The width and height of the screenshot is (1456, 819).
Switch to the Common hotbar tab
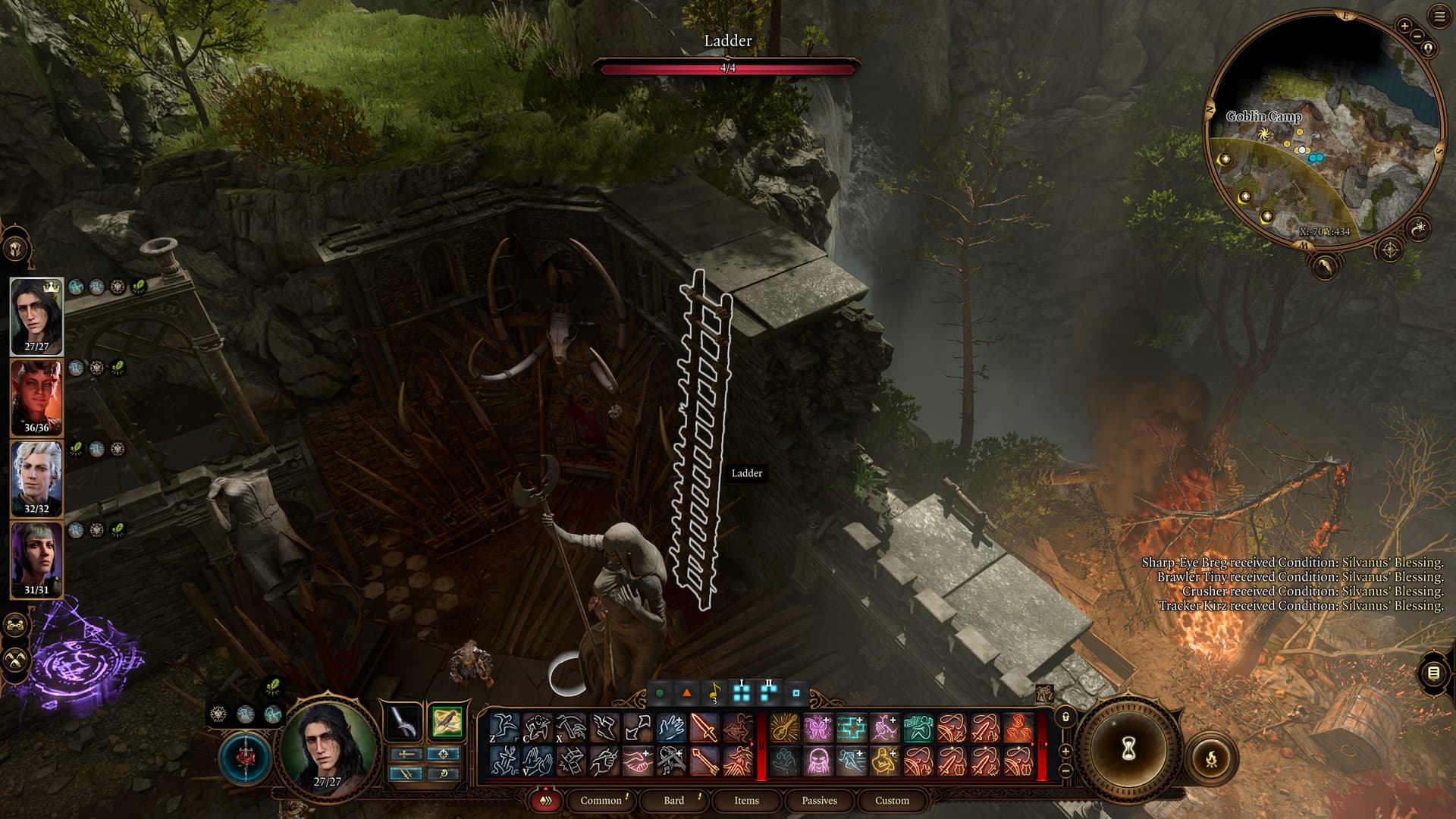tap(601, 800)
